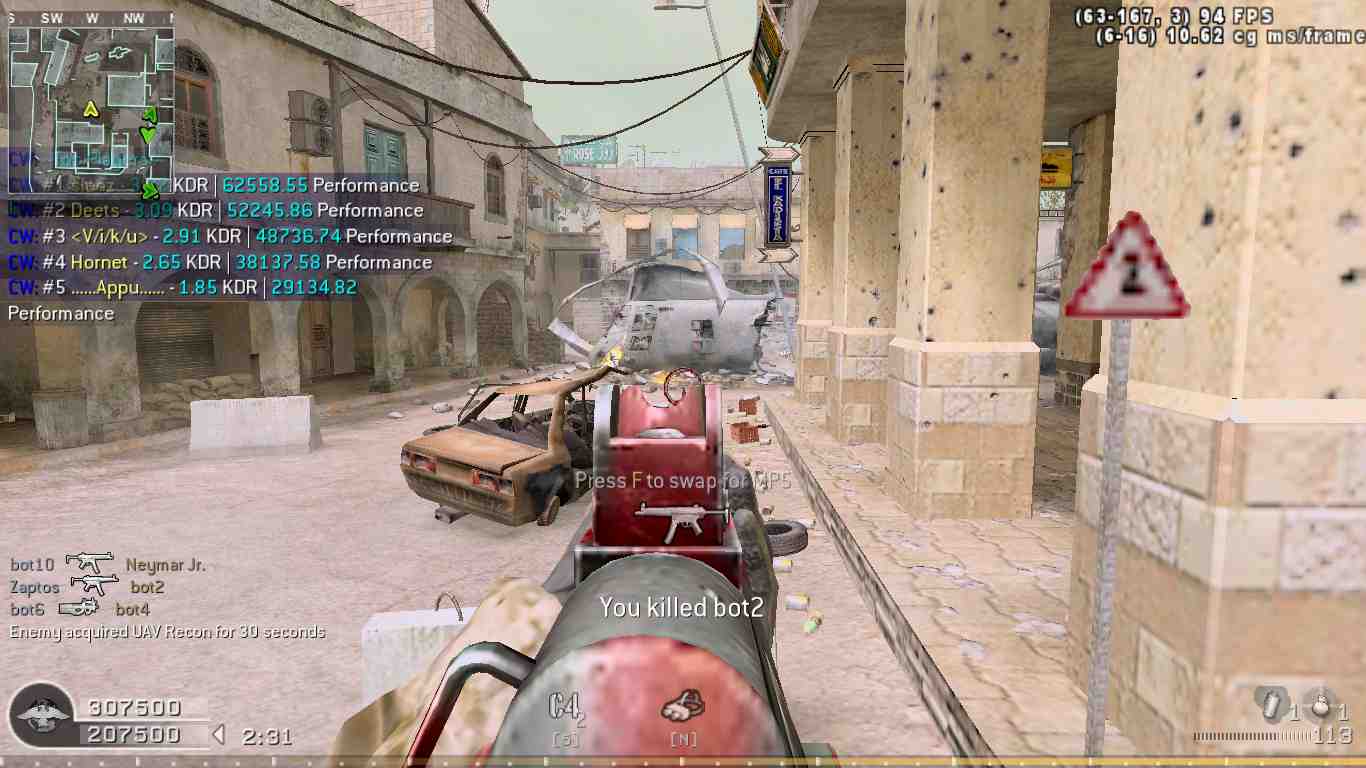Viewport: 1366px width, 768px height.
Task: Click the bot10 killed Neymar Jr. feed entry
Action: click(107, 565)
